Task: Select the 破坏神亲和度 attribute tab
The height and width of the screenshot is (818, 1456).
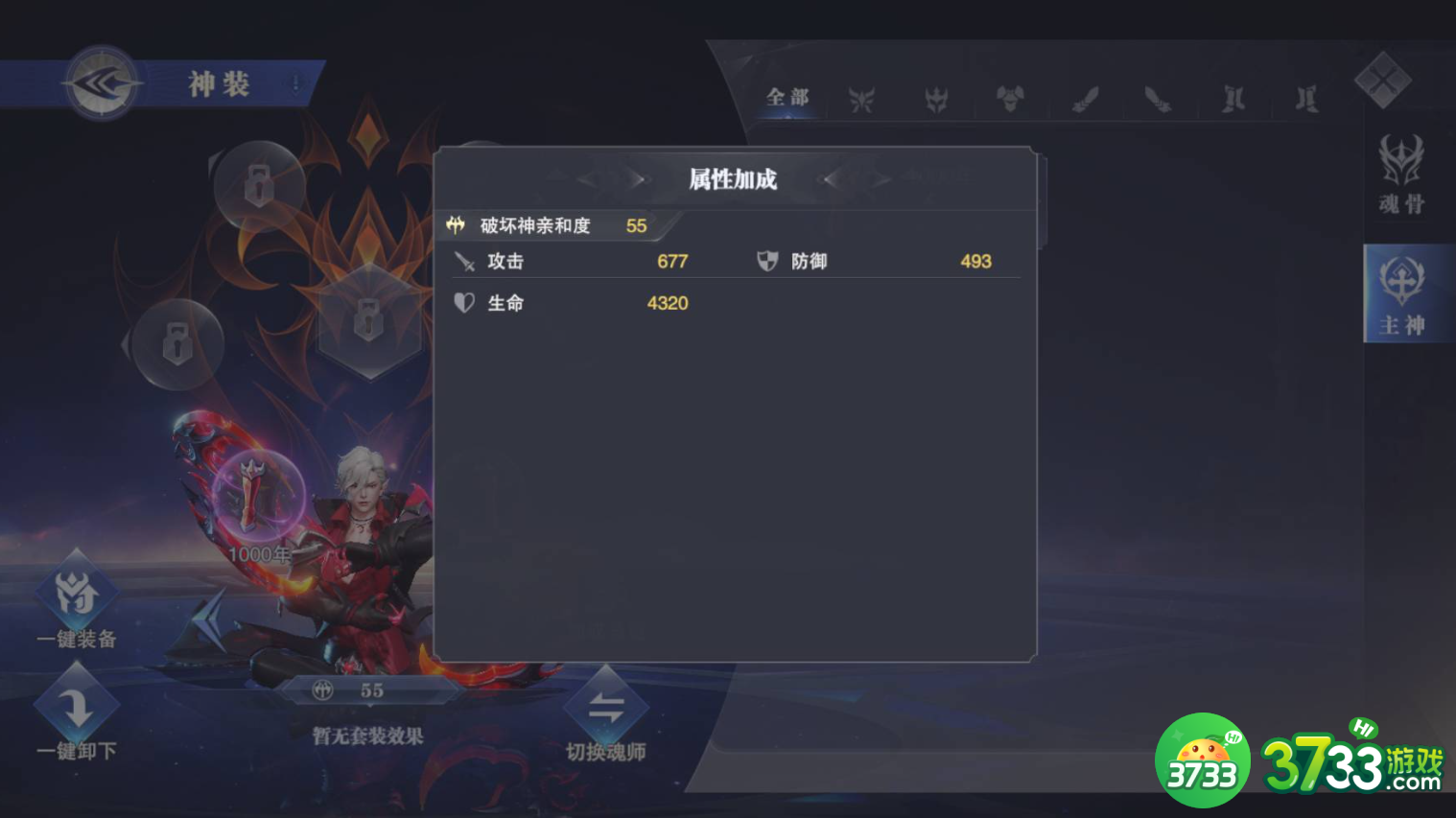Action: 547,225
